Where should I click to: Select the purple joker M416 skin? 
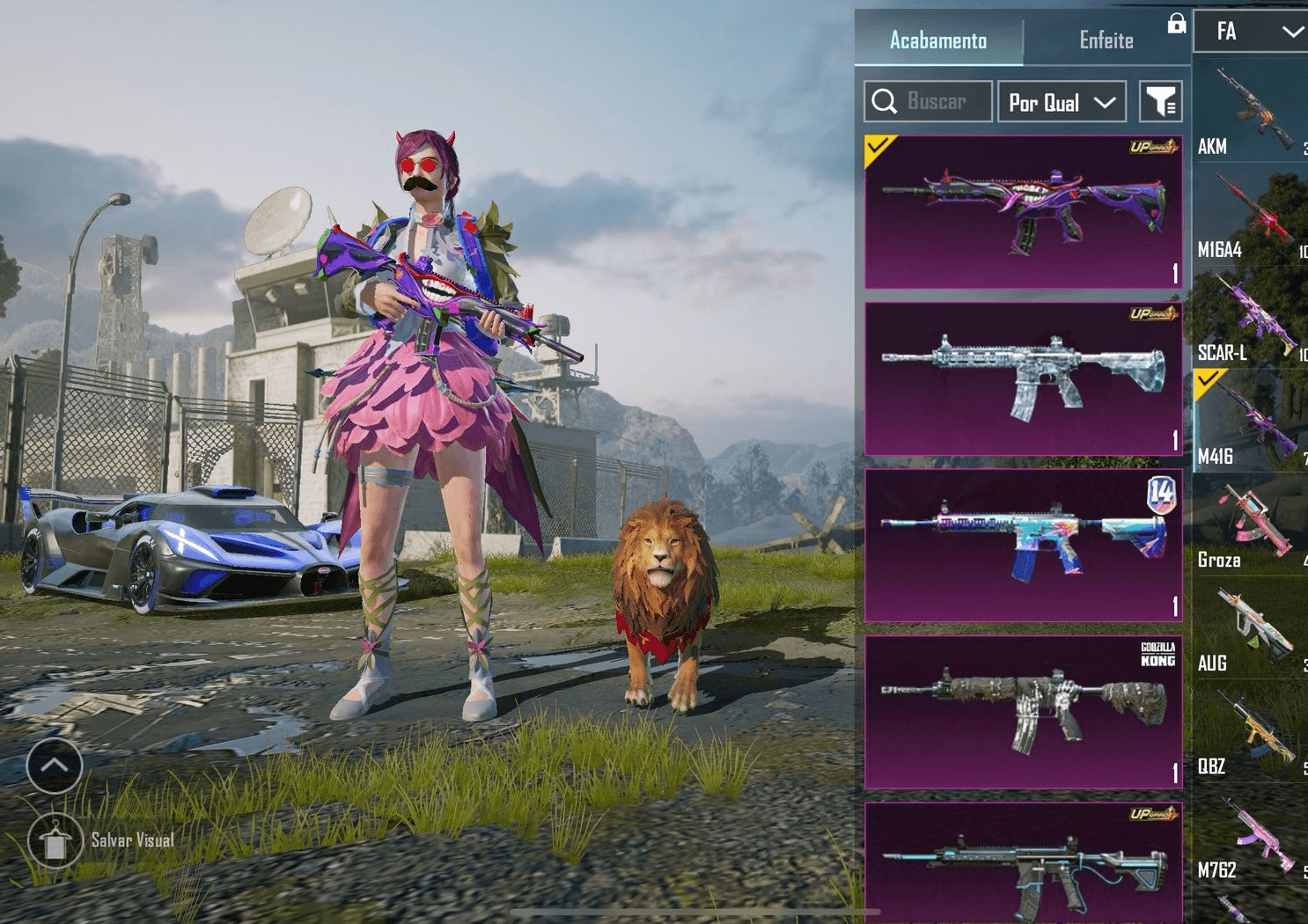[1023, 212]
